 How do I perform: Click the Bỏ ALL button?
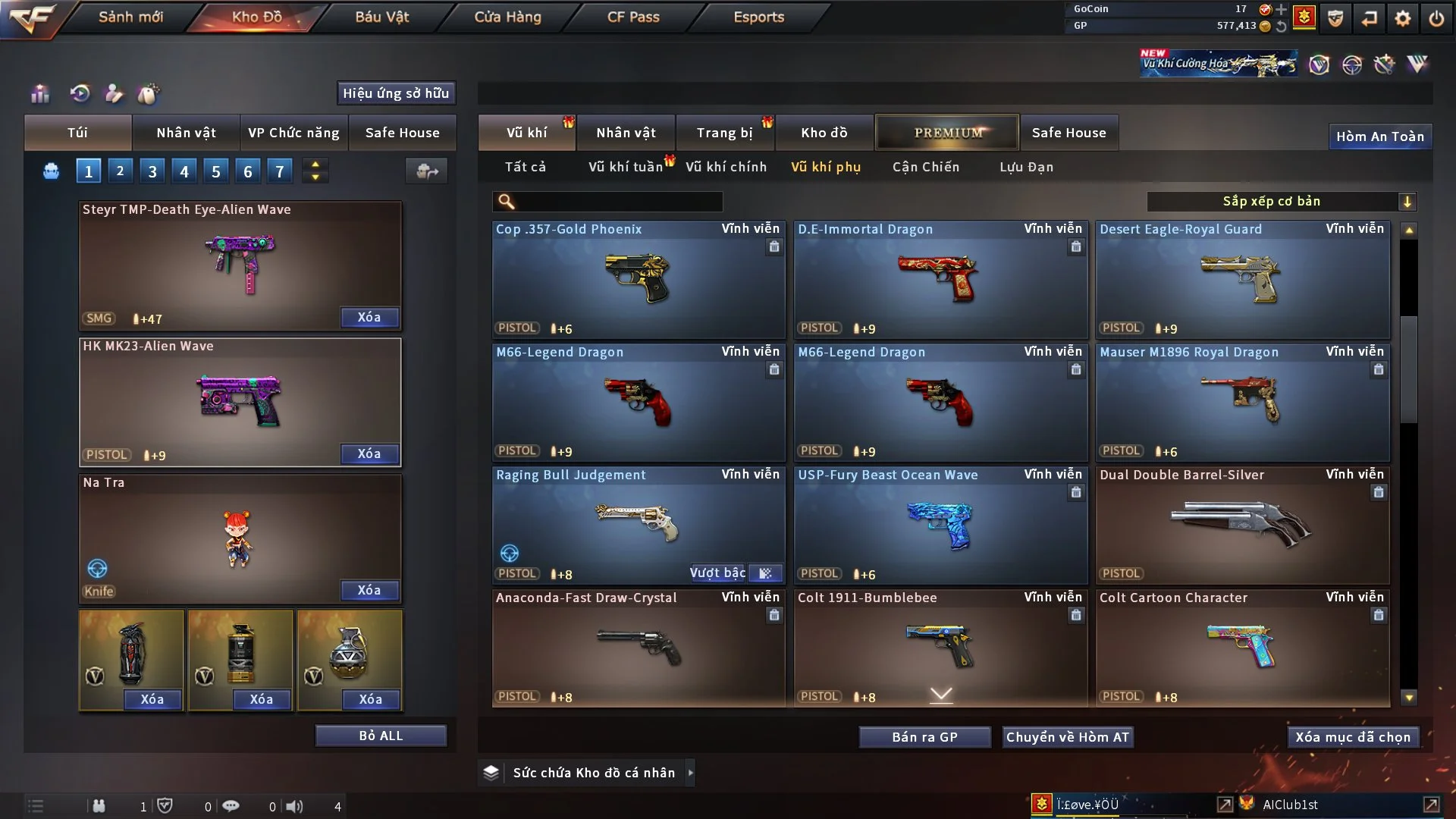coord(381,736)
